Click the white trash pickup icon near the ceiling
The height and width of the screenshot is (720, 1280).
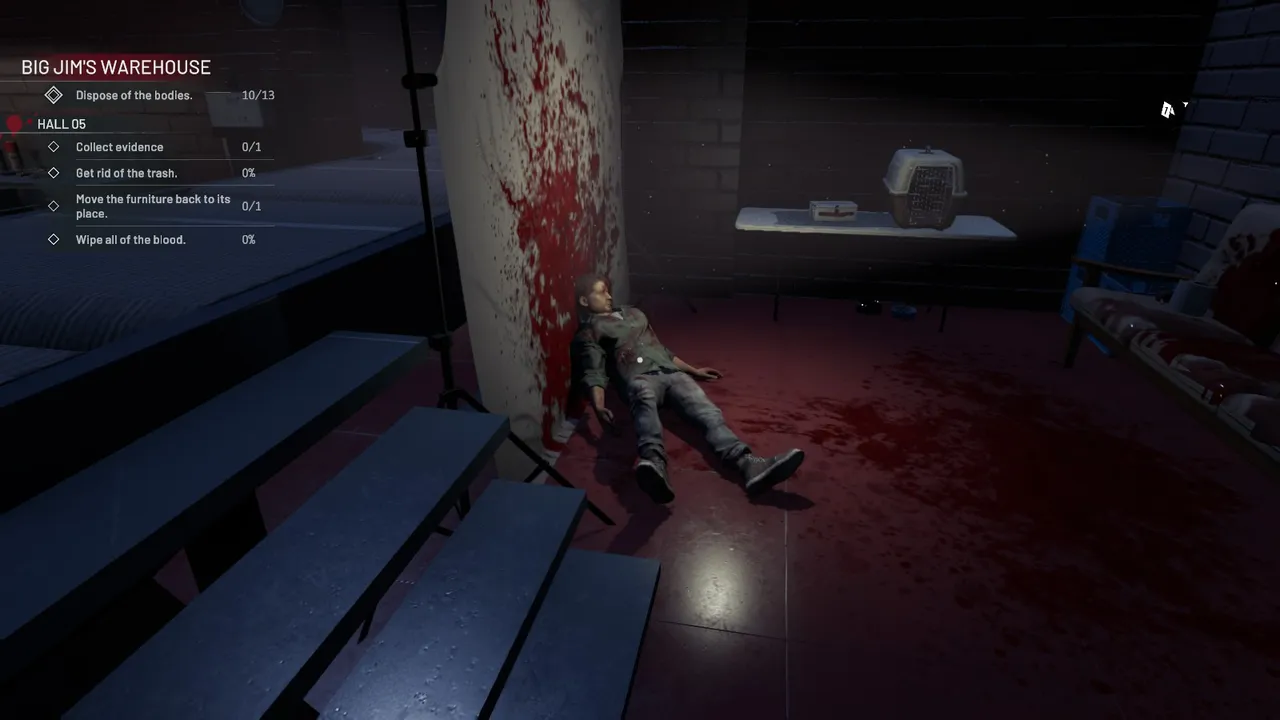[1170, 109]
